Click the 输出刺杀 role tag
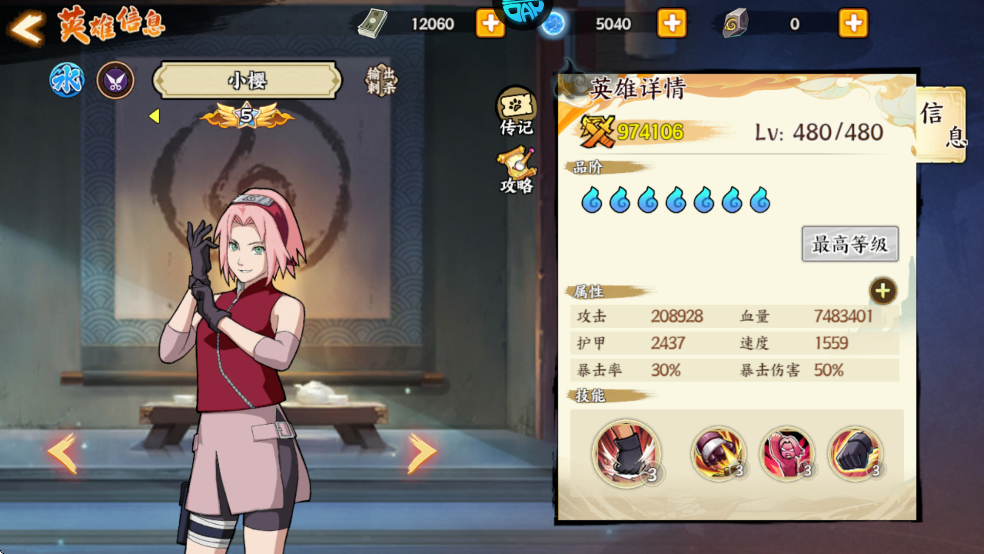Image resolution: width=984 pixels, height=554 pixels. pos(381,80)
